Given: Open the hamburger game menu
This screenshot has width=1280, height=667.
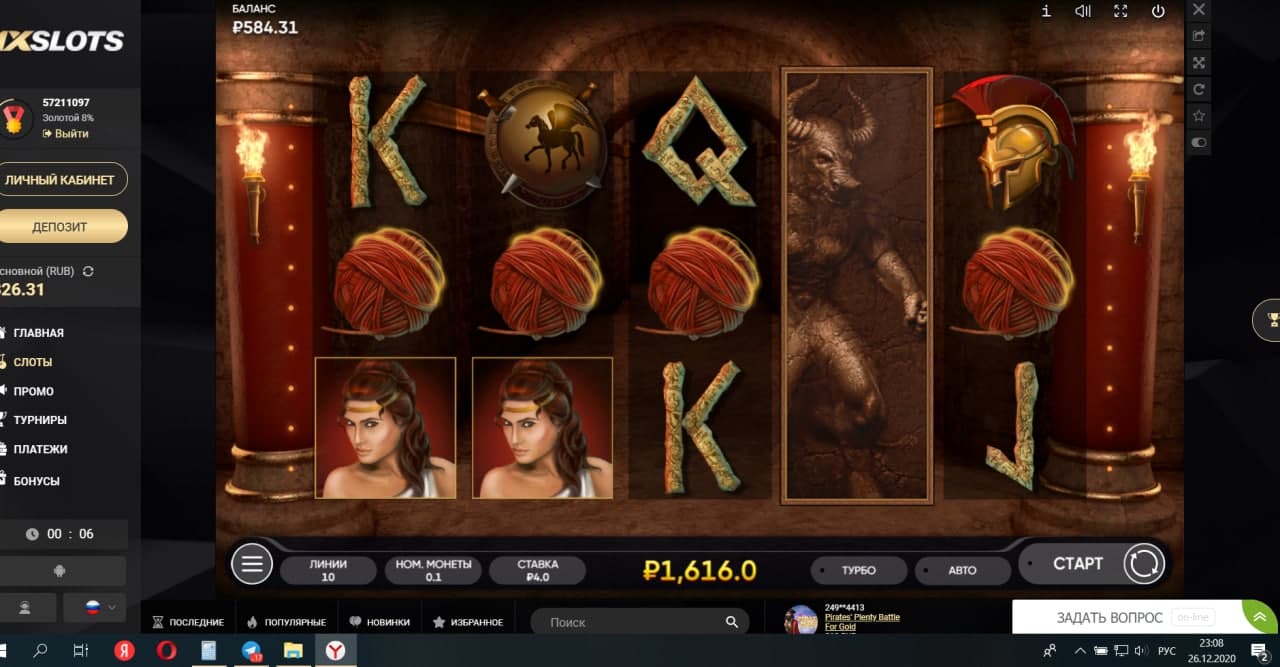Looking at the screenshot, I should (251, 565).
